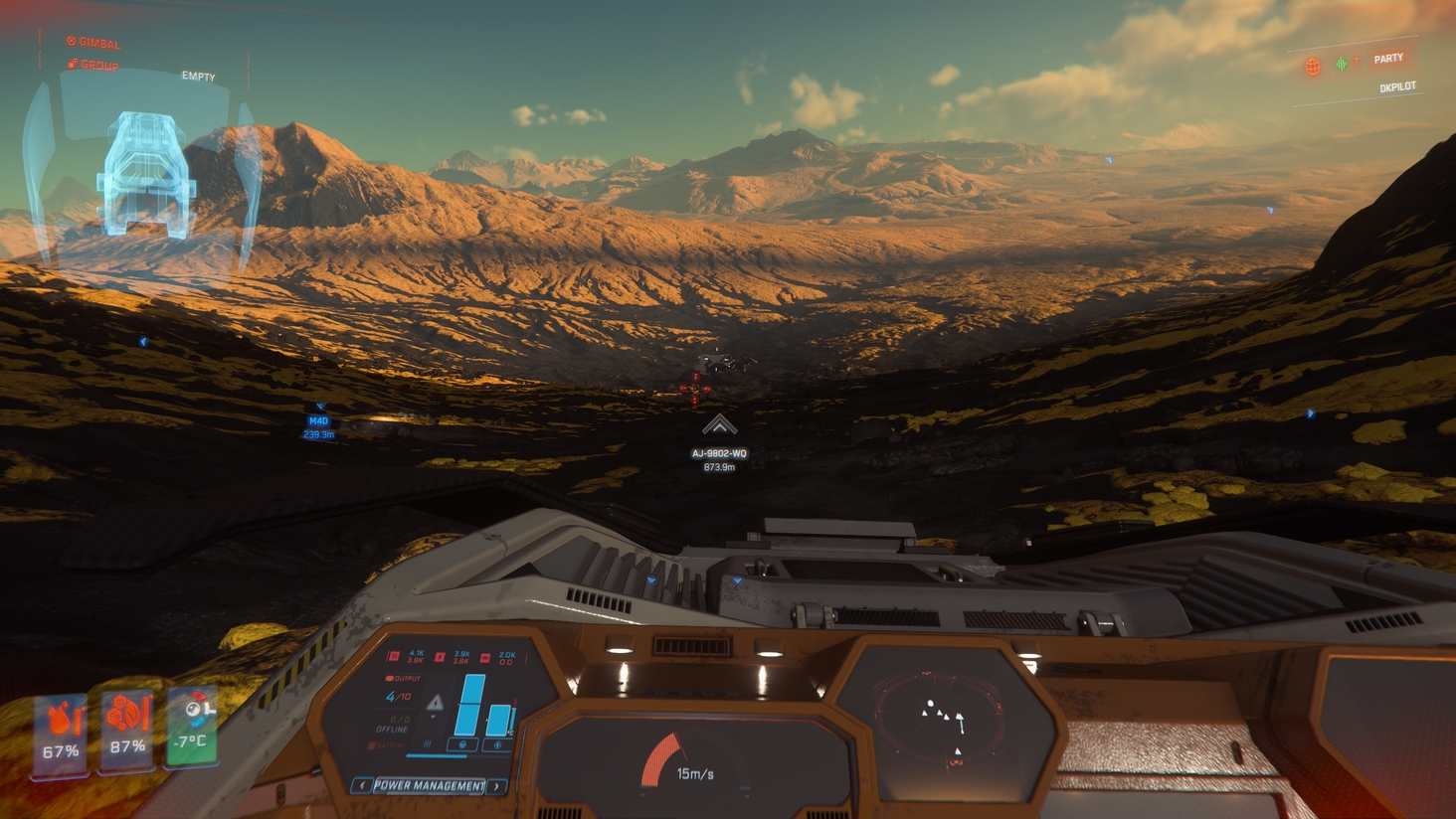Select party member DKPILOT
Image resolution: width=1456 pixels, height=819 pixels.
[1397, 87]
